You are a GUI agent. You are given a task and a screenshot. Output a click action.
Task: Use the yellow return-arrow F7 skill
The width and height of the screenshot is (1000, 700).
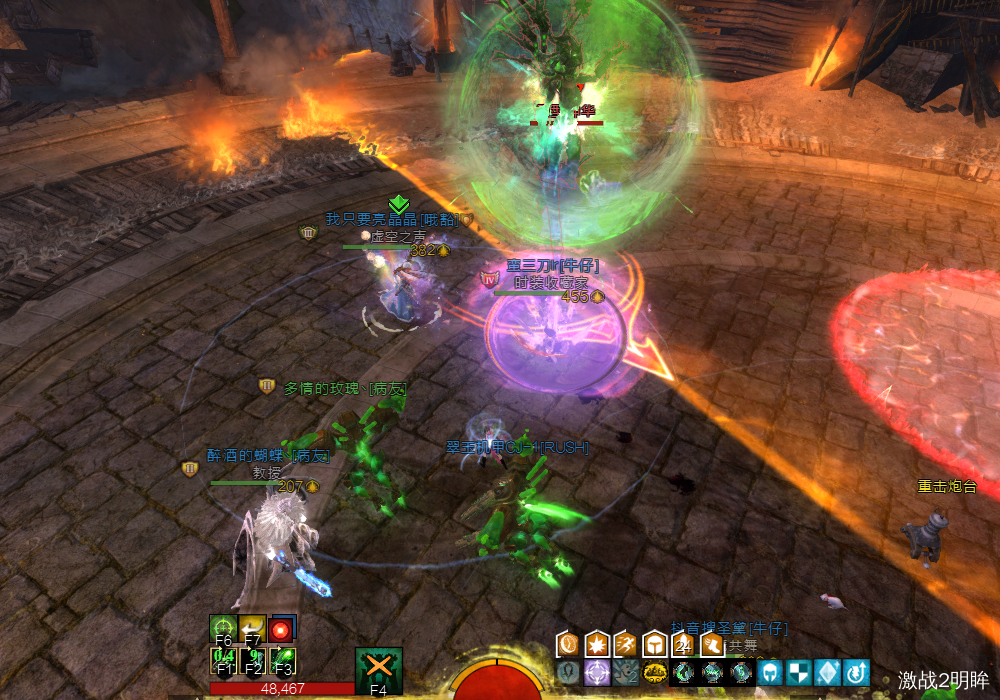253,629
